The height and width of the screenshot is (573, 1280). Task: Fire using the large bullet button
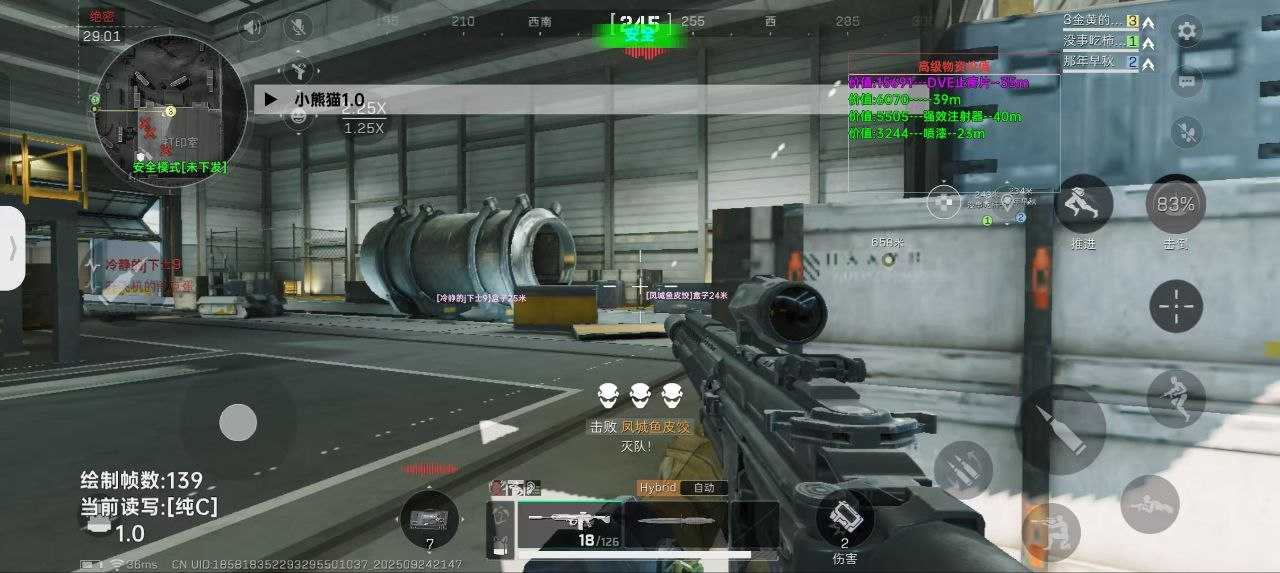pyautogui.click(x=1060, y=429)
